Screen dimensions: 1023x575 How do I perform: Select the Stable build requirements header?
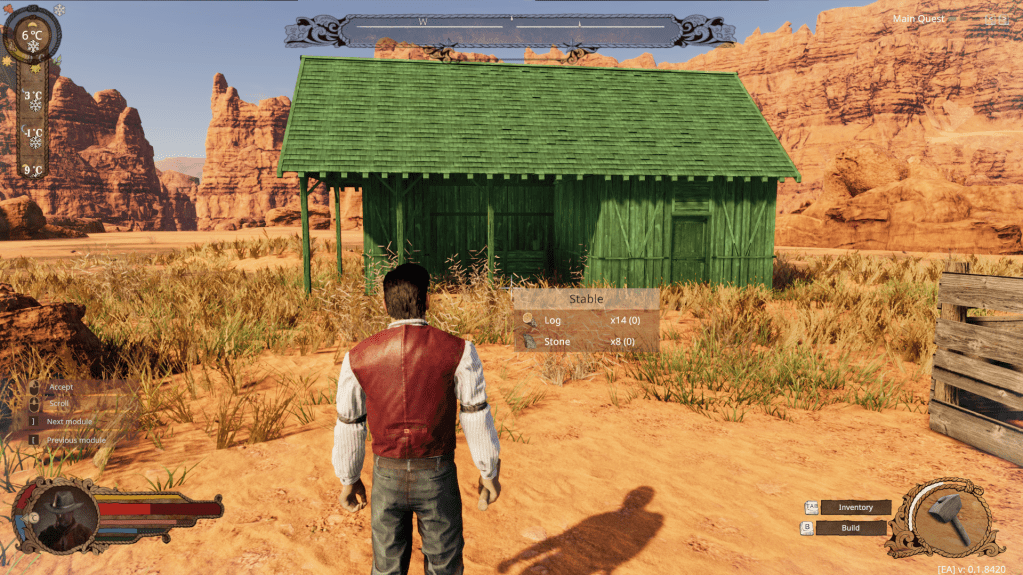coord(585,299)
